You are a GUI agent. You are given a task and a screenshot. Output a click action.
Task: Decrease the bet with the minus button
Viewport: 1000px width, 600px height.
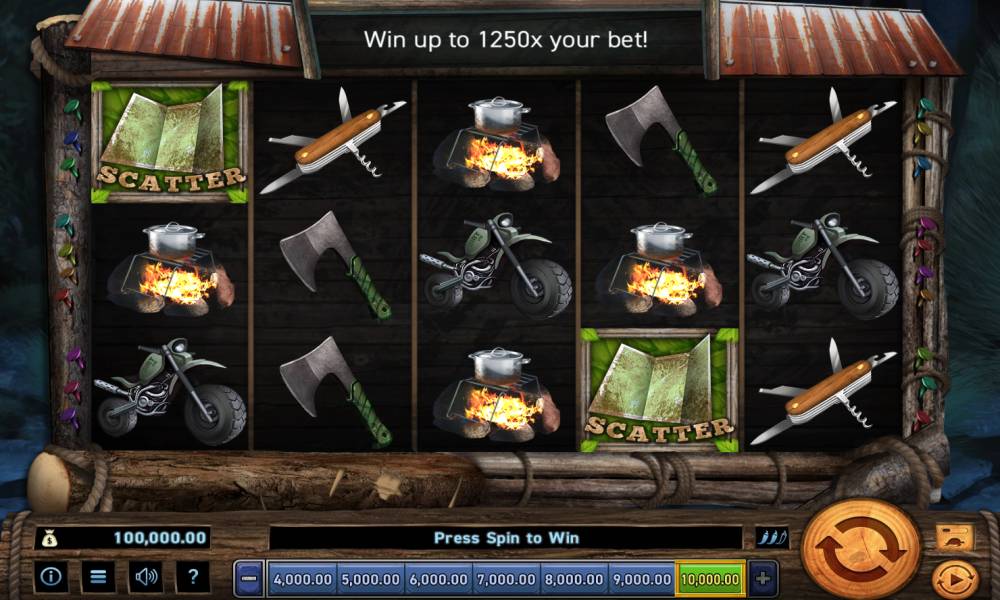(x=250, y=578)
